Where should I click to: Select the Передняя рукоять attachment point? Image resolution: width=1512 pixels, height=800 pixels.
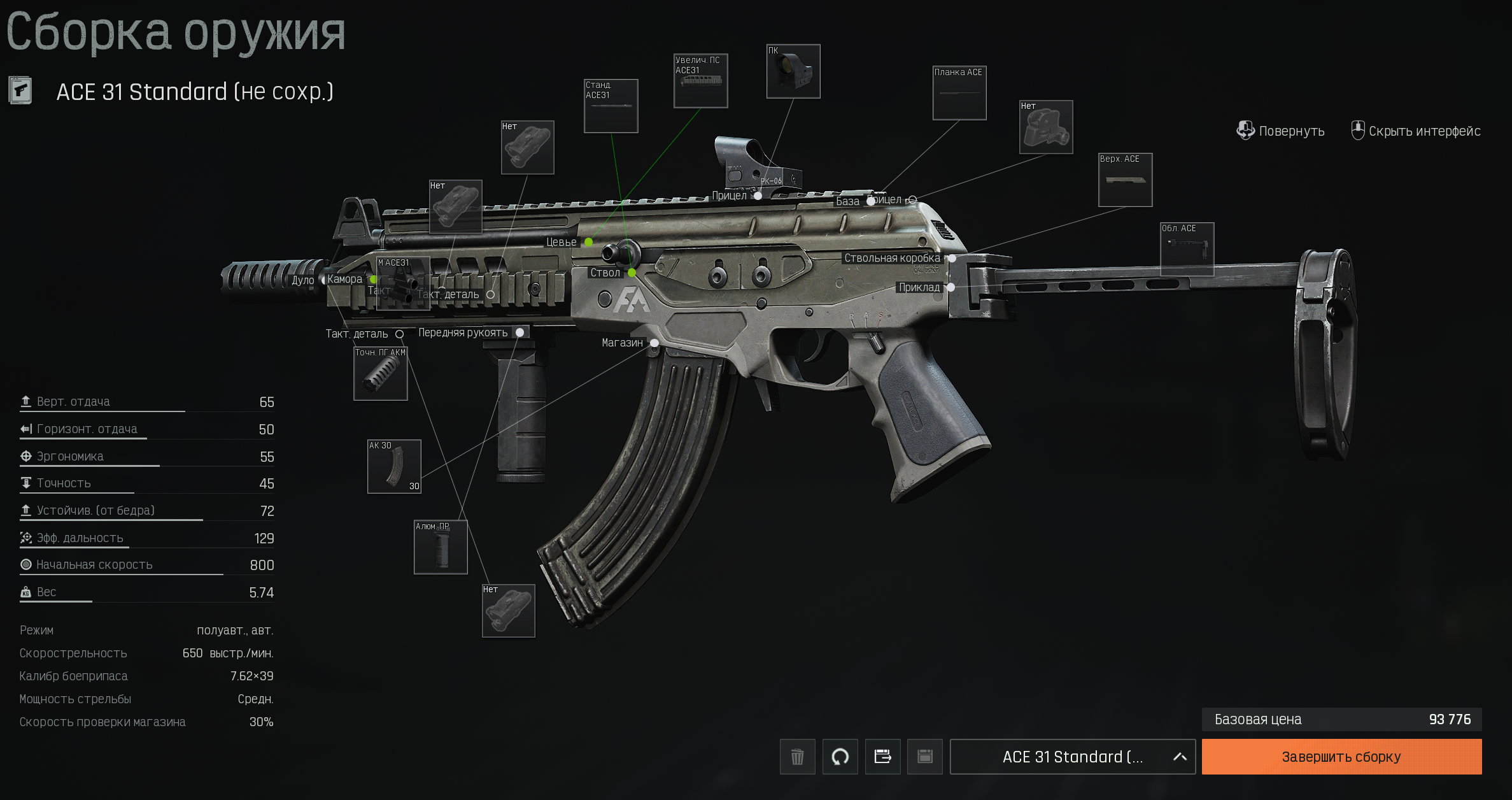pos(520,332)
